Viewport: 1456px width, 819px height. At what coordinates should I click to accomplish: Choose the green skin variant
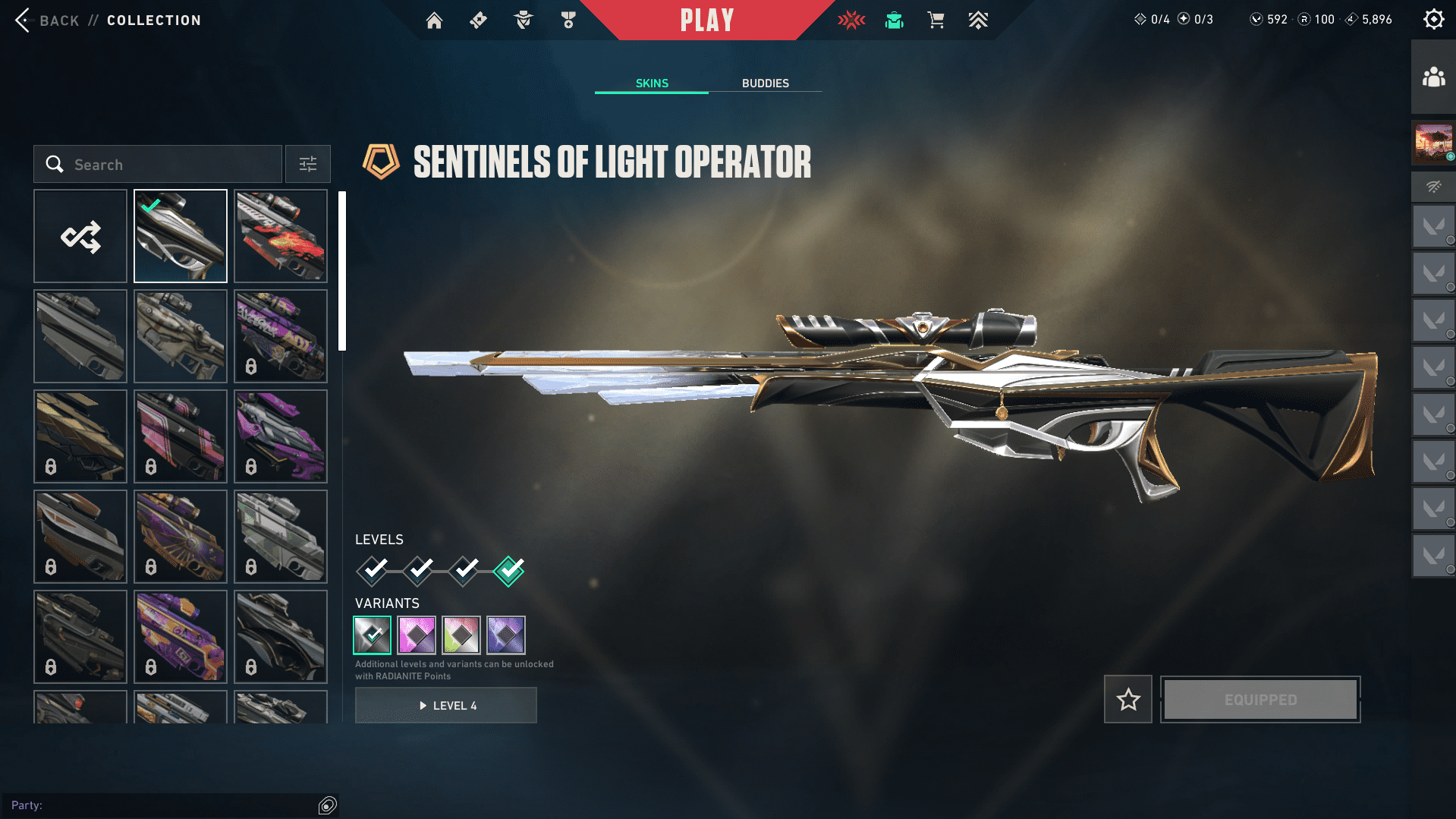pos(461,635)
